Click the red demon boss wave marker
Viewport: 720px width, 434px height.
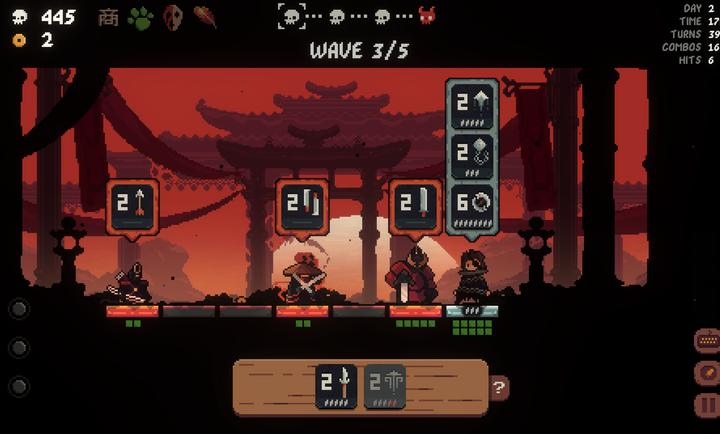point(427,16)
